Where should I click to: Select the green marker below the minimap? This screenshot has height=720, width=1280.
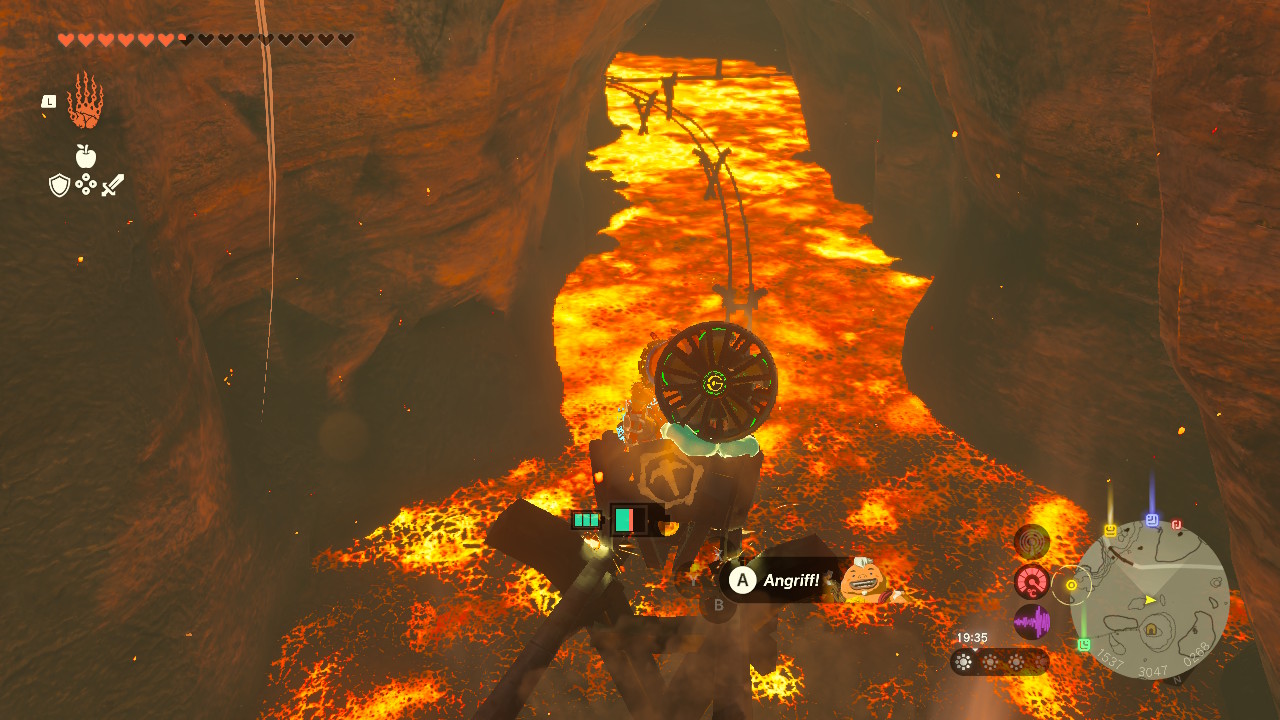tap(1084, 645)
